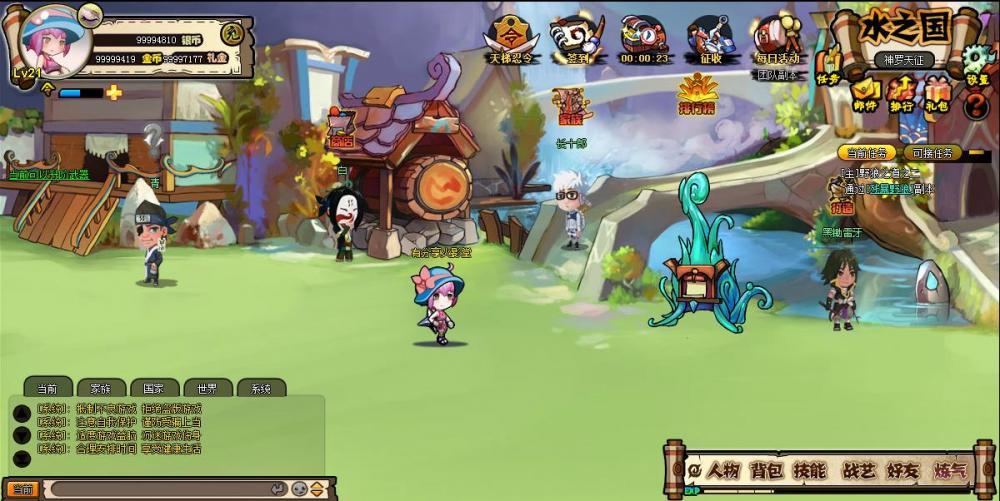Switch to the 可接任务 available quests tab
Viewport: 1000px width, 501px height.
(x=932, y=153)
